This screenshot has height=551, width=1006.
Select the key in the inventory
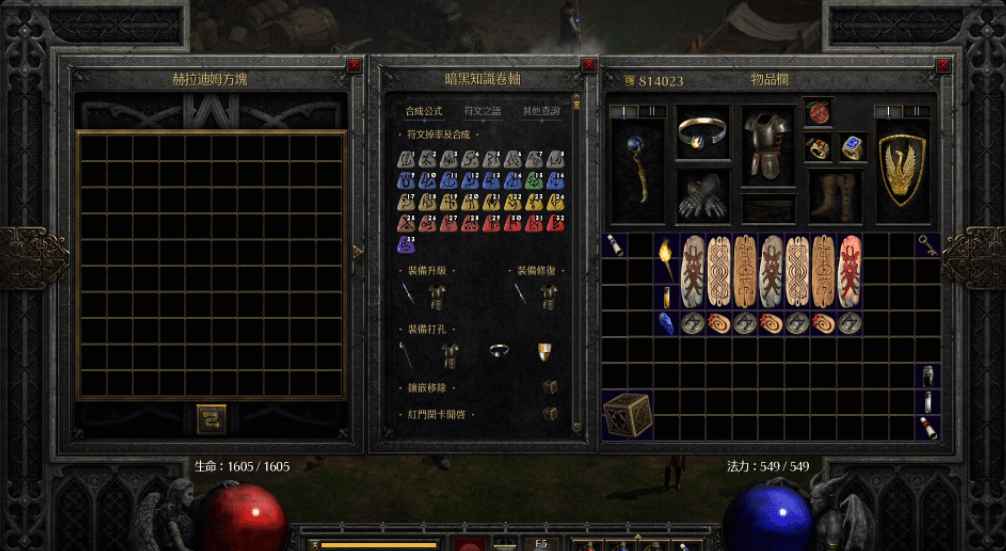[x=929, y=245]
